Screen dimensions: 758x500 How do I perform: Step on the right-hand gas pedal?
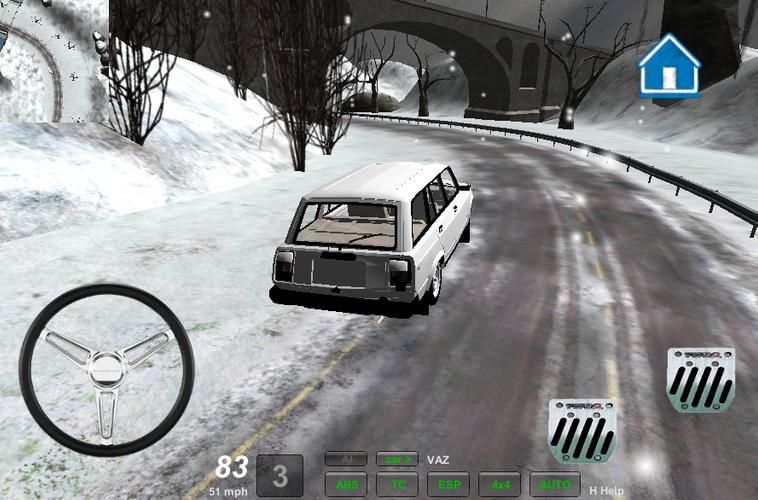tap(701, 380)
